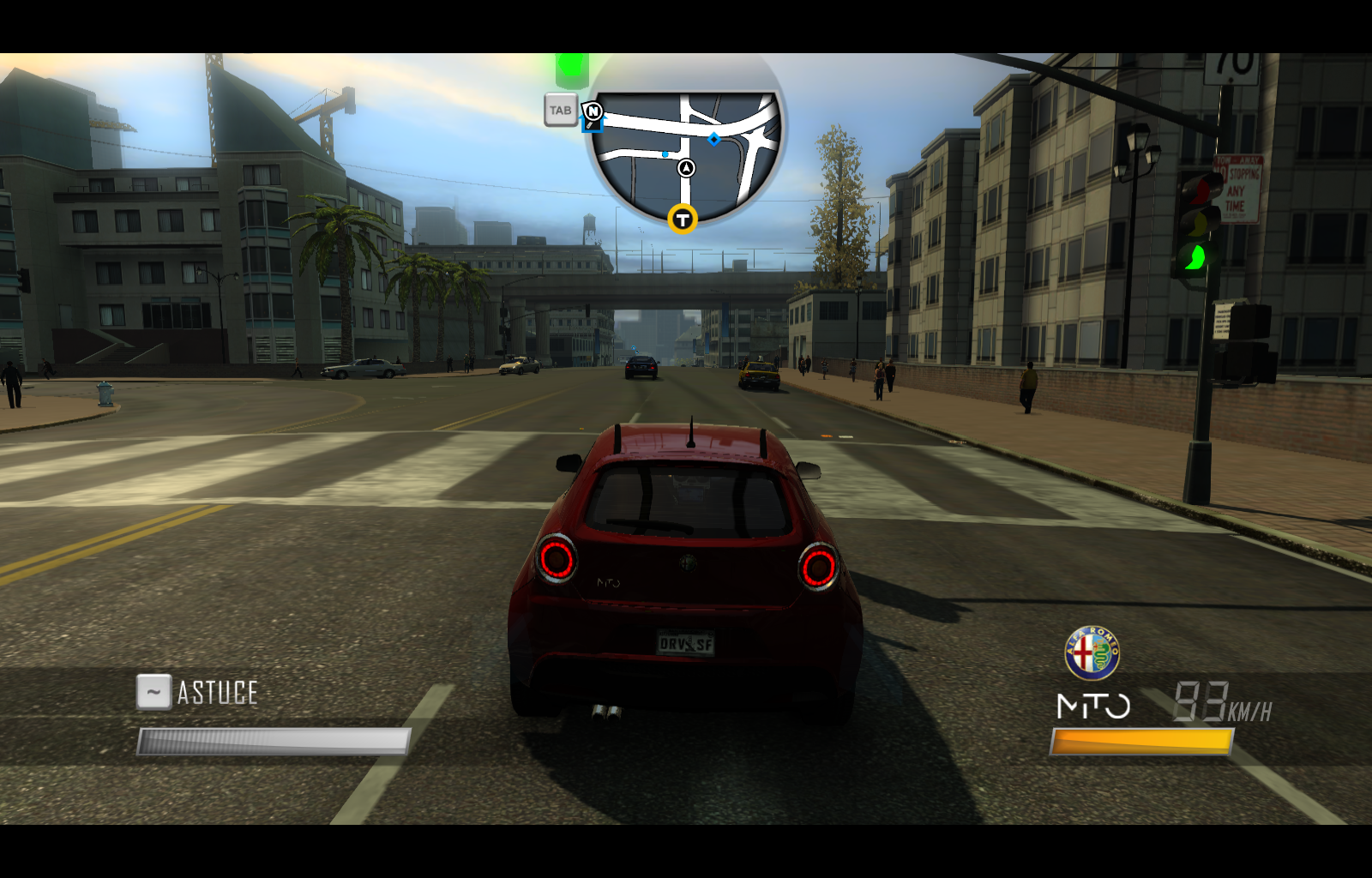Click the player arrow marker on the minimap
The height and width of the screenshot is (878, 1372).
click(686, 168)
